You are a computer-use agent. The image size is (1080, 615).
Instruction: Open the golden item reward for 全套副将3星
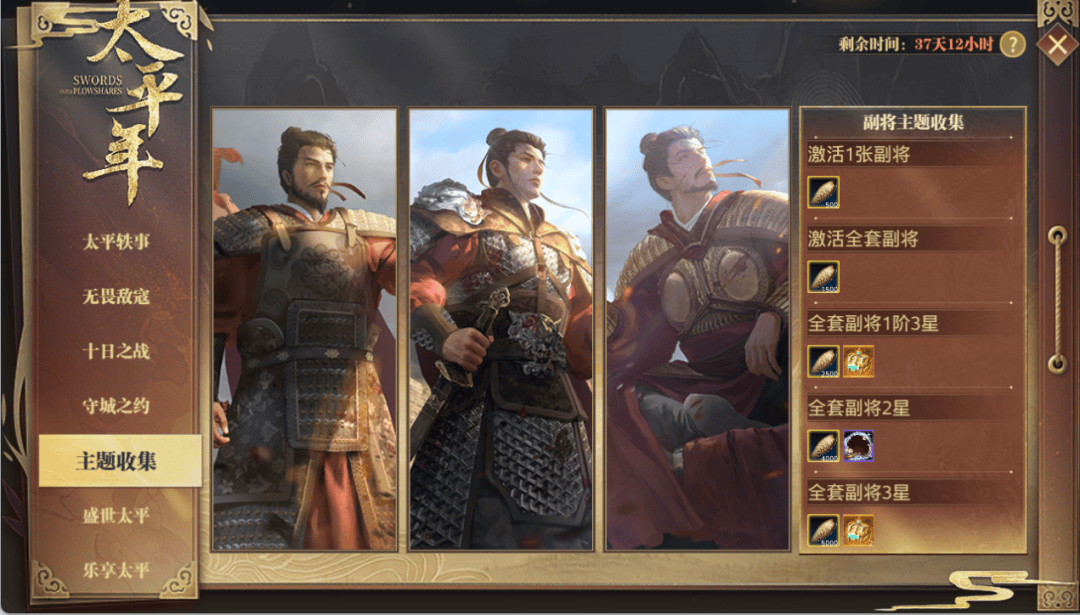pyautogui.click(x=858, y=530)
